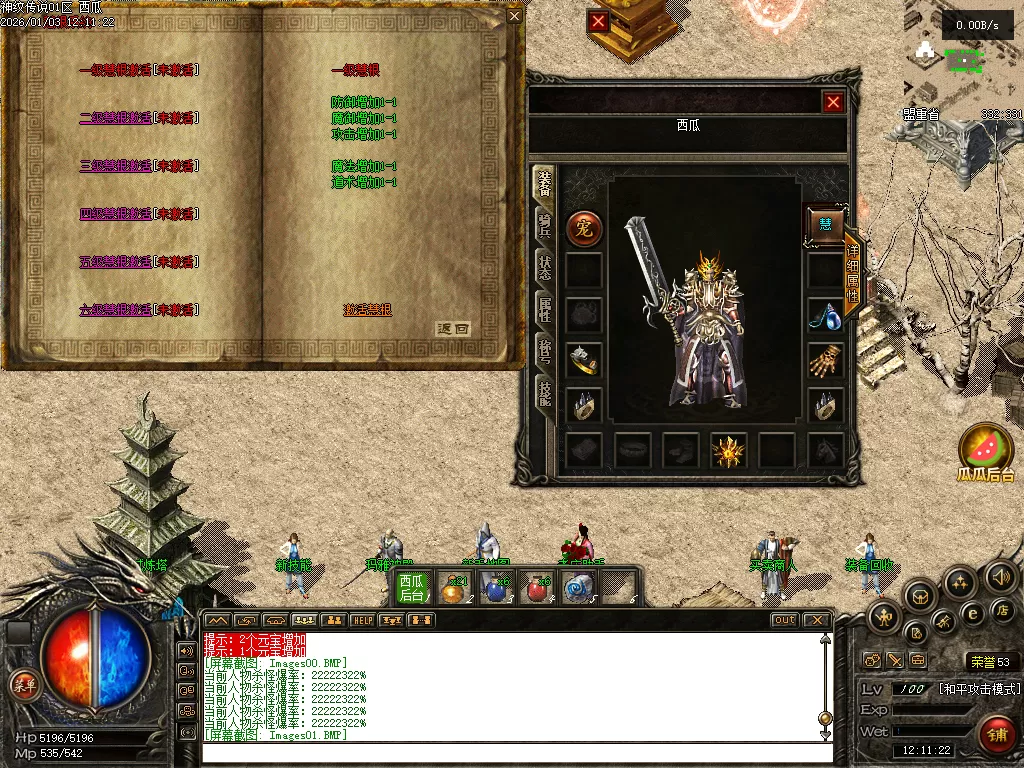Screen dimensions: 1024x768
Task: Click the round 宠 pet button
Action: pyautogui.click(x=584, y=229)
